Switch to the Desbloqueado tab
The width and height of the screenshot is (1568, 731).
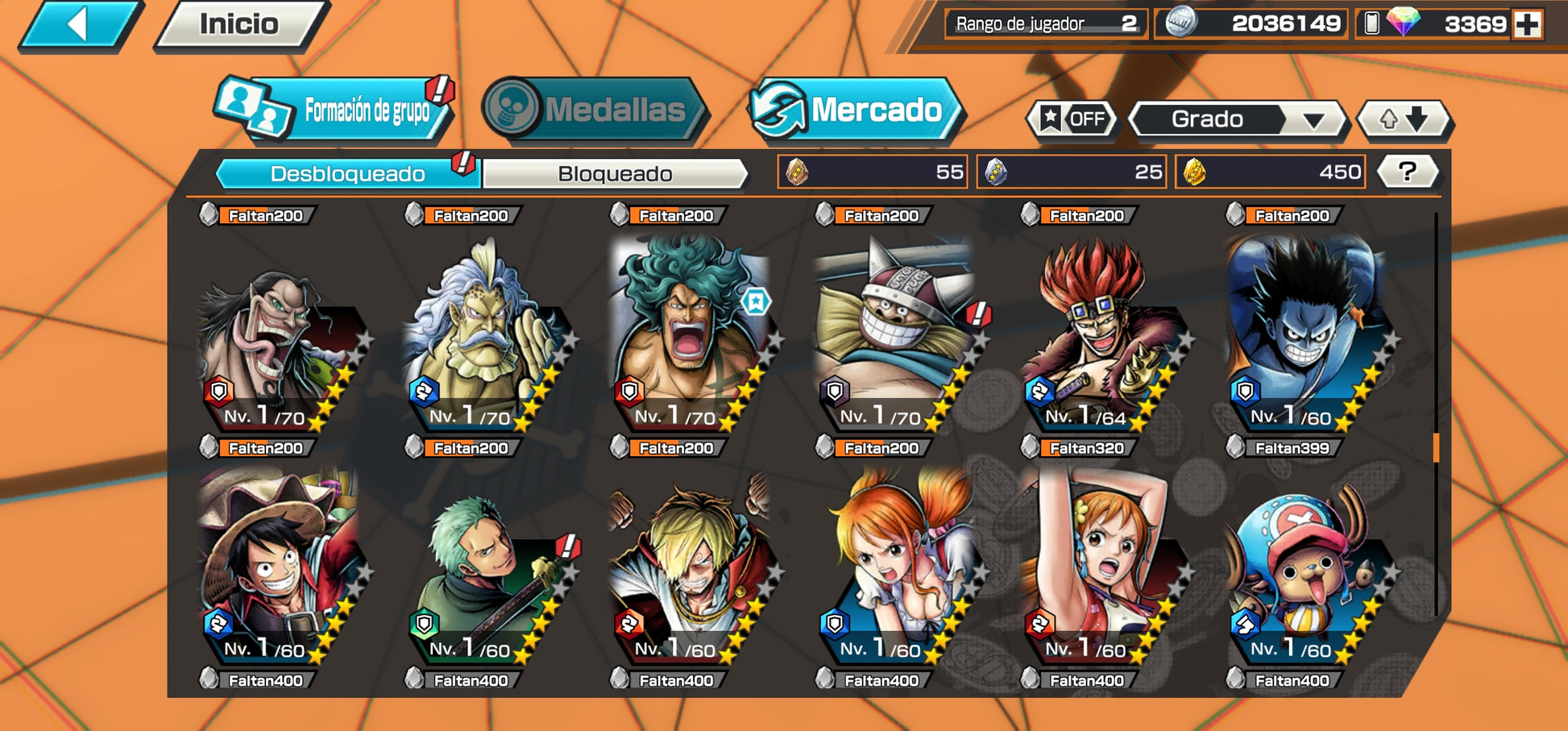tap(348, 173)
